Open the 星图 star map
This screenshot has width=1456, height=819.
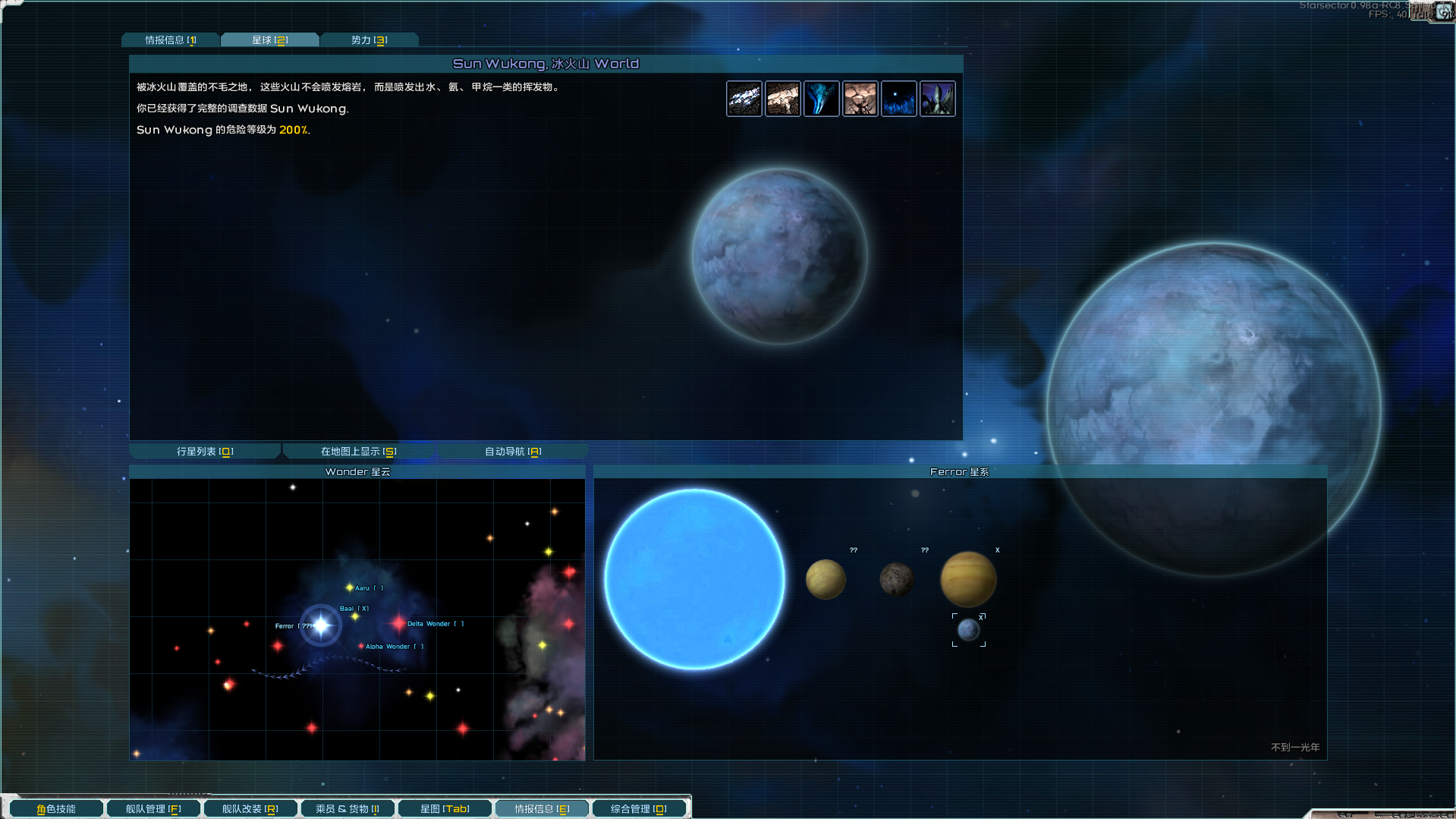point(445,809)
